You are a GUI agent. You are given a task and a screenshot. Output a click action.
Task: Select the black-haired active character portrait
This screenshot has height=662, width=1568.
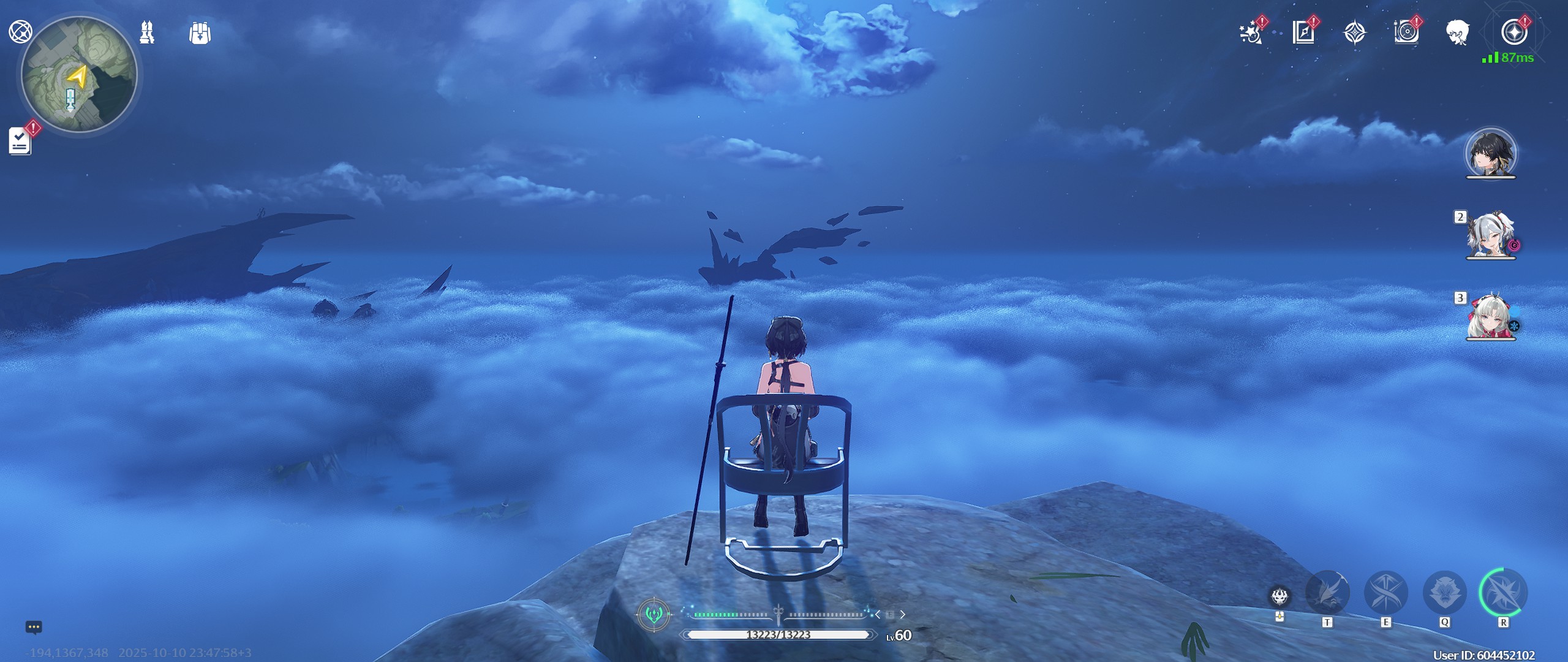tap(1491, 153)
